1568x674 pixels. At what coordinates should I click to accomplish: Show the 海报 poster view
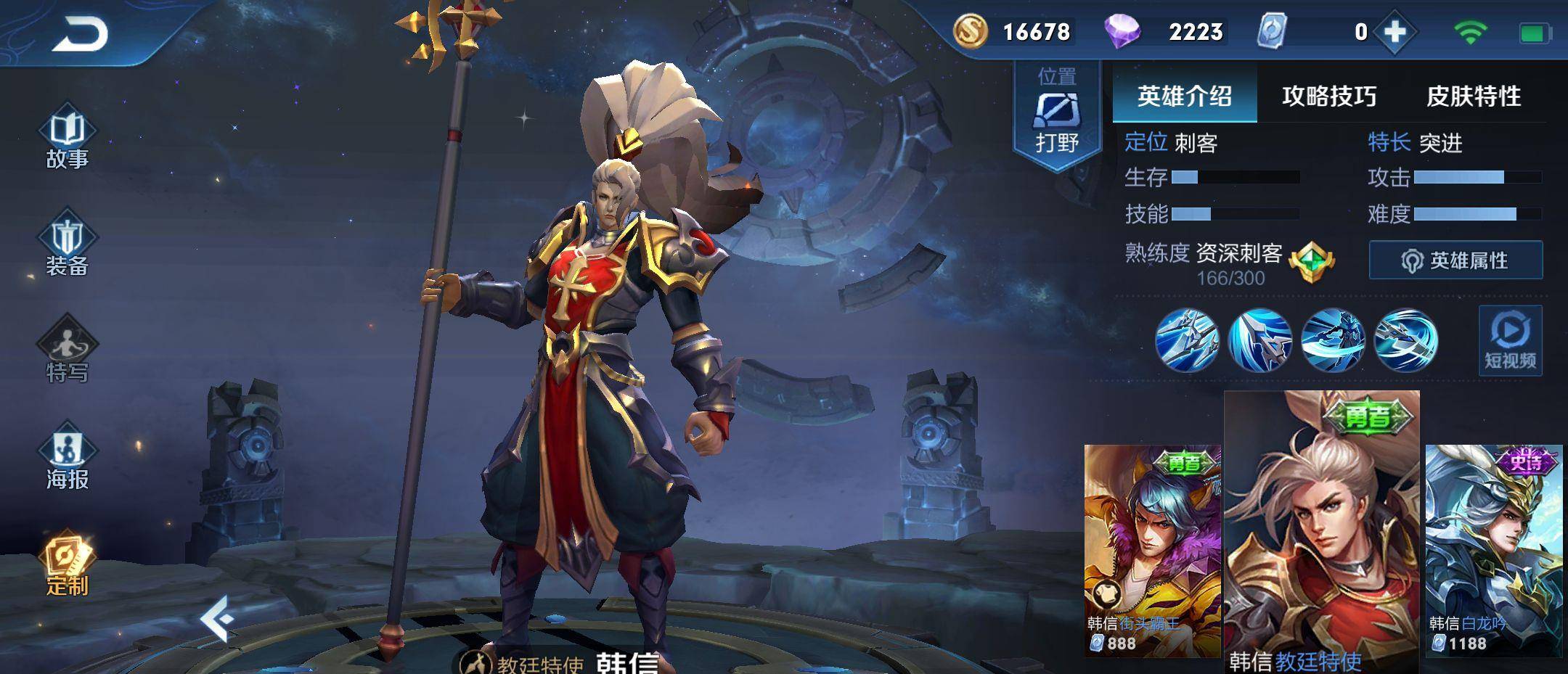67,459
